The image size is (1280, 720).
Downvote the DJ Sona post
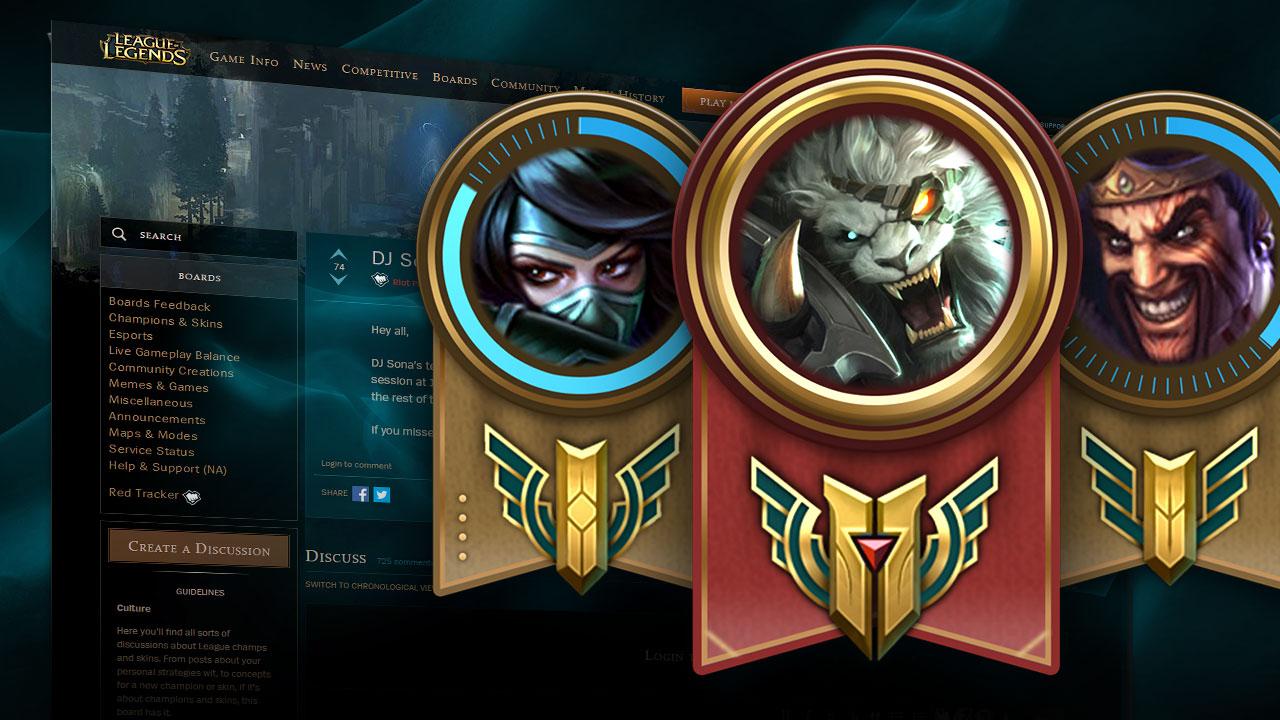pos(338,281)
